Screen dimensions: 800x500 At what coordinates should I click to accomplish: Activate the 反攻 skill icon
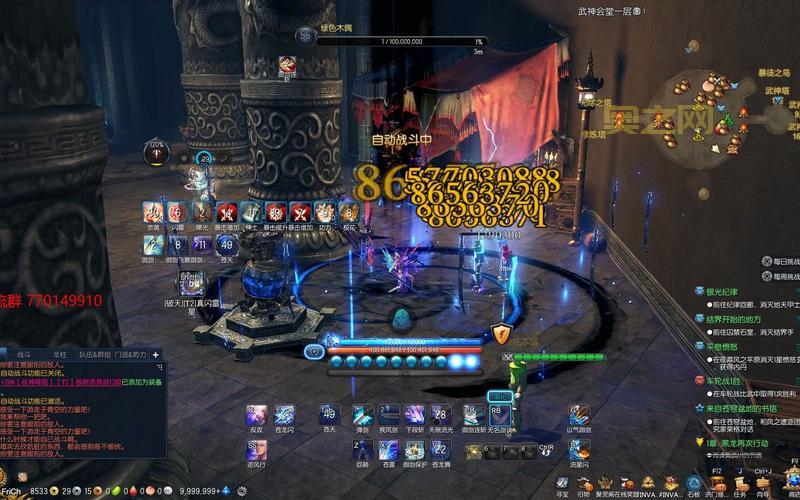point(257,415)
